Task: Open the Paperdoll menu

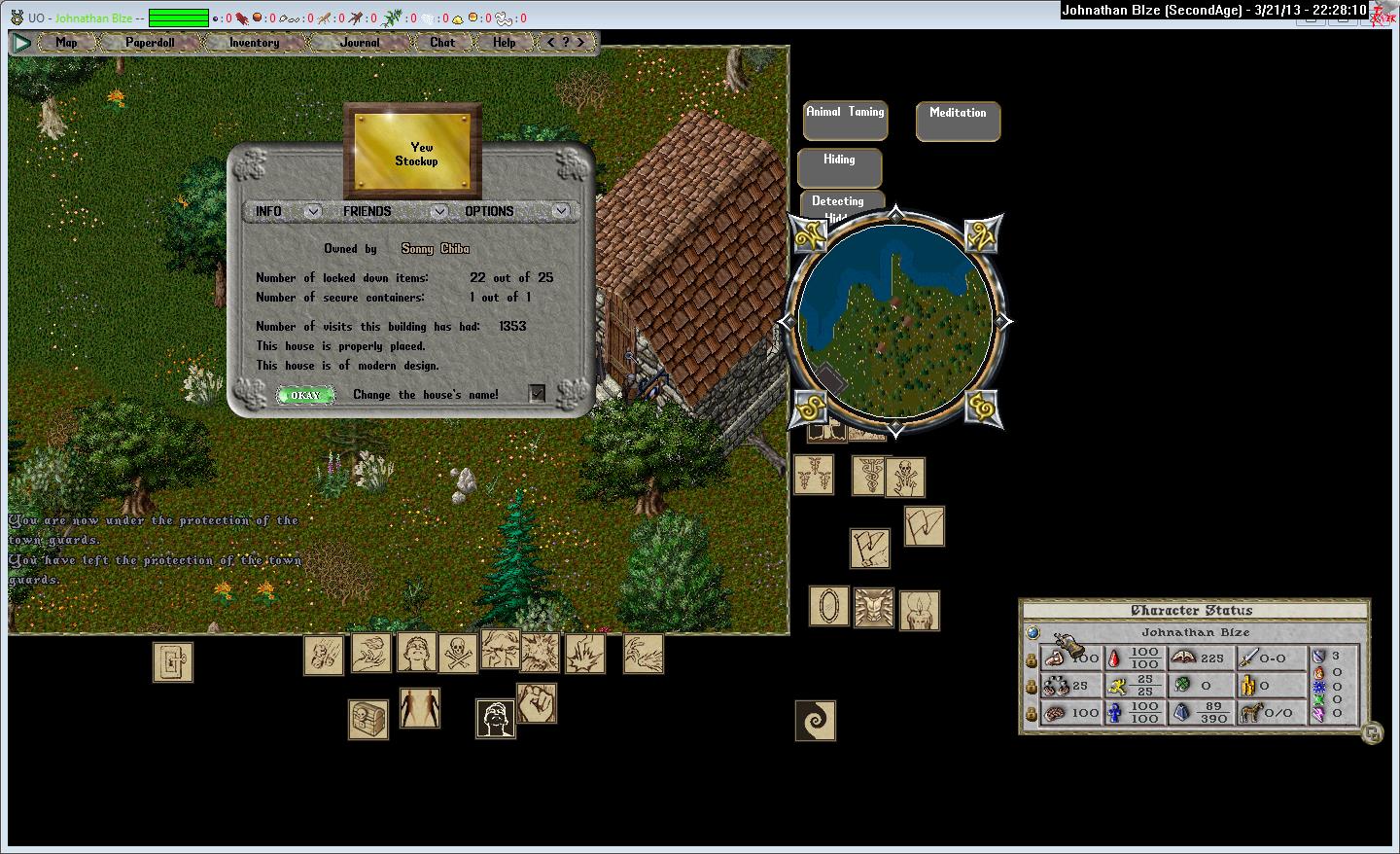Action: 150,43
